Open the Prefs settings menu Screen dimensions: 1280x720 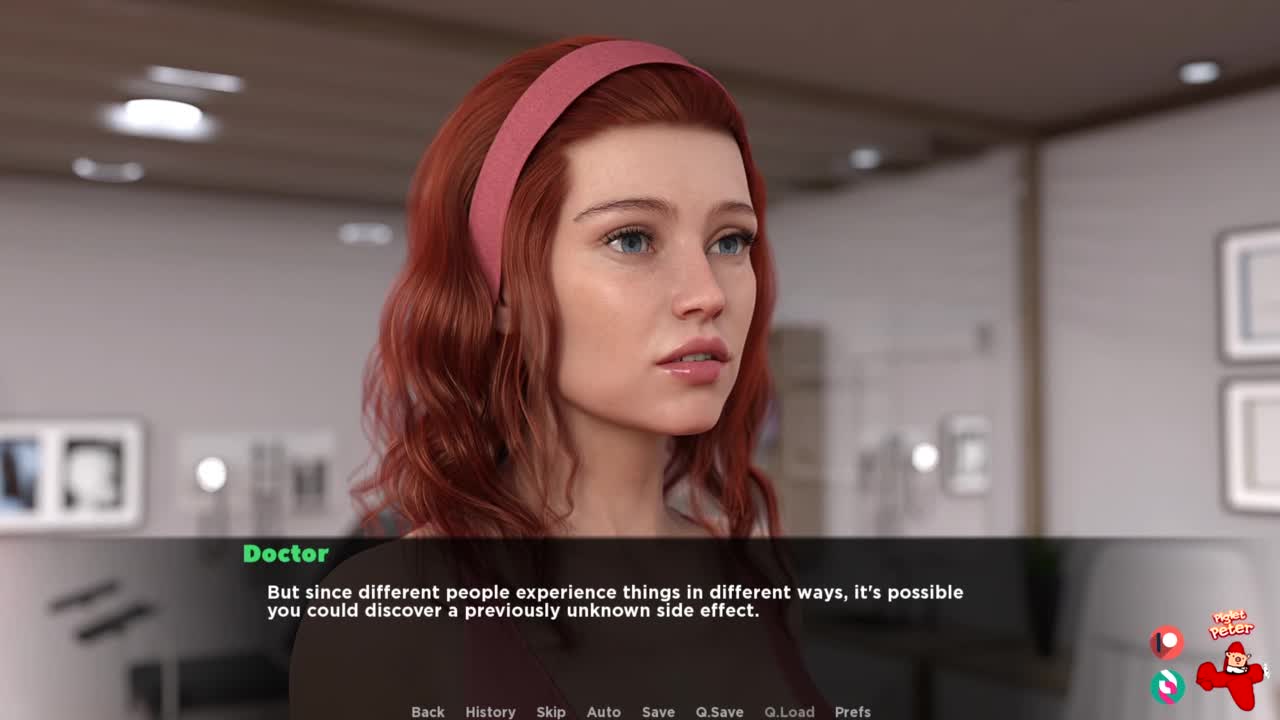852,711
